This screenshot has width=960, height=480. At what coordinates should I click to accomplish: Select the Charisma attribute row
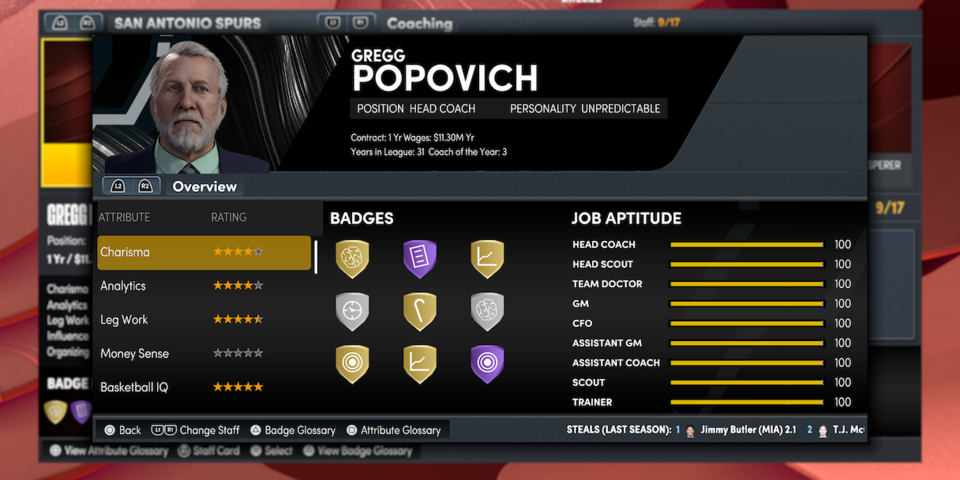click(x=204, y=253)
